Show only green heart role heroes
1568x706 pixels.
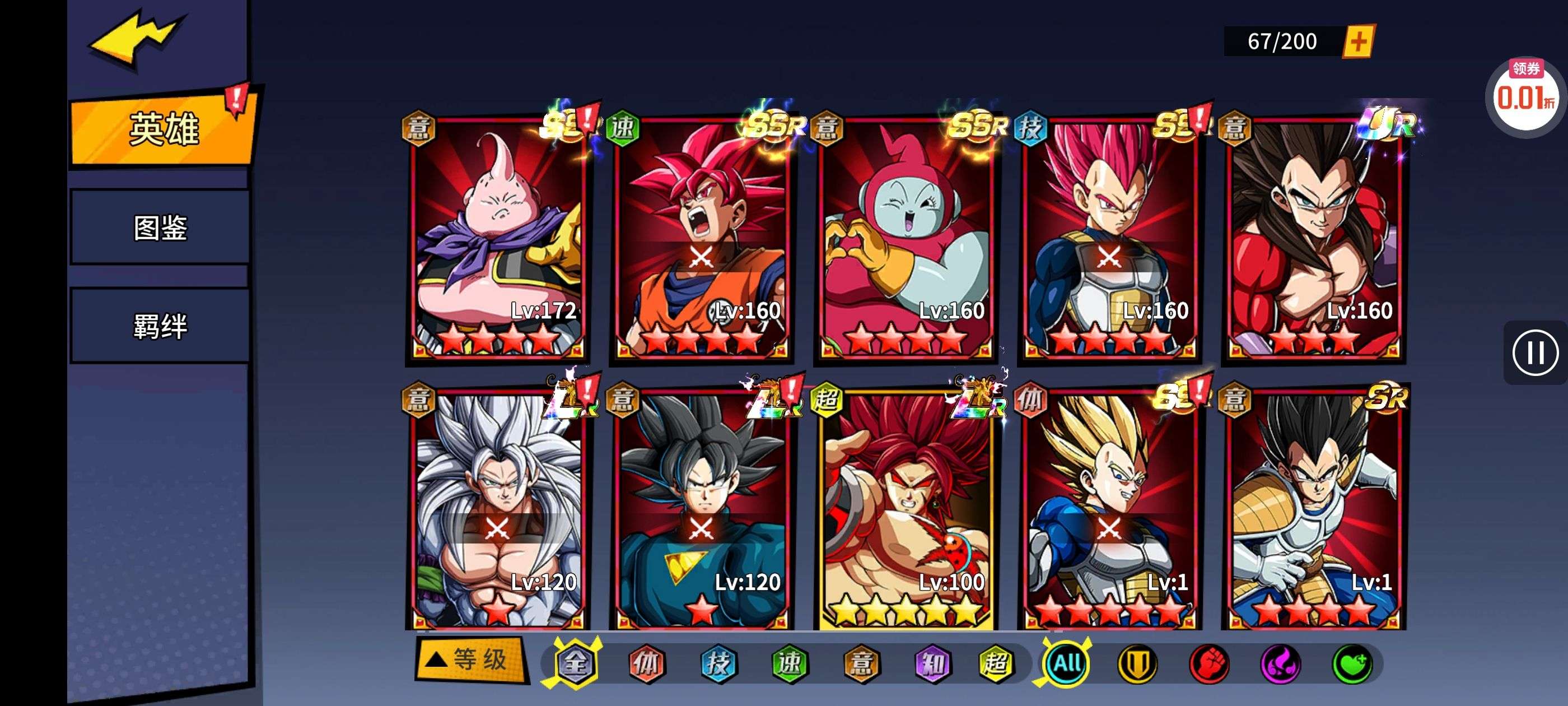pos(1352,663)
